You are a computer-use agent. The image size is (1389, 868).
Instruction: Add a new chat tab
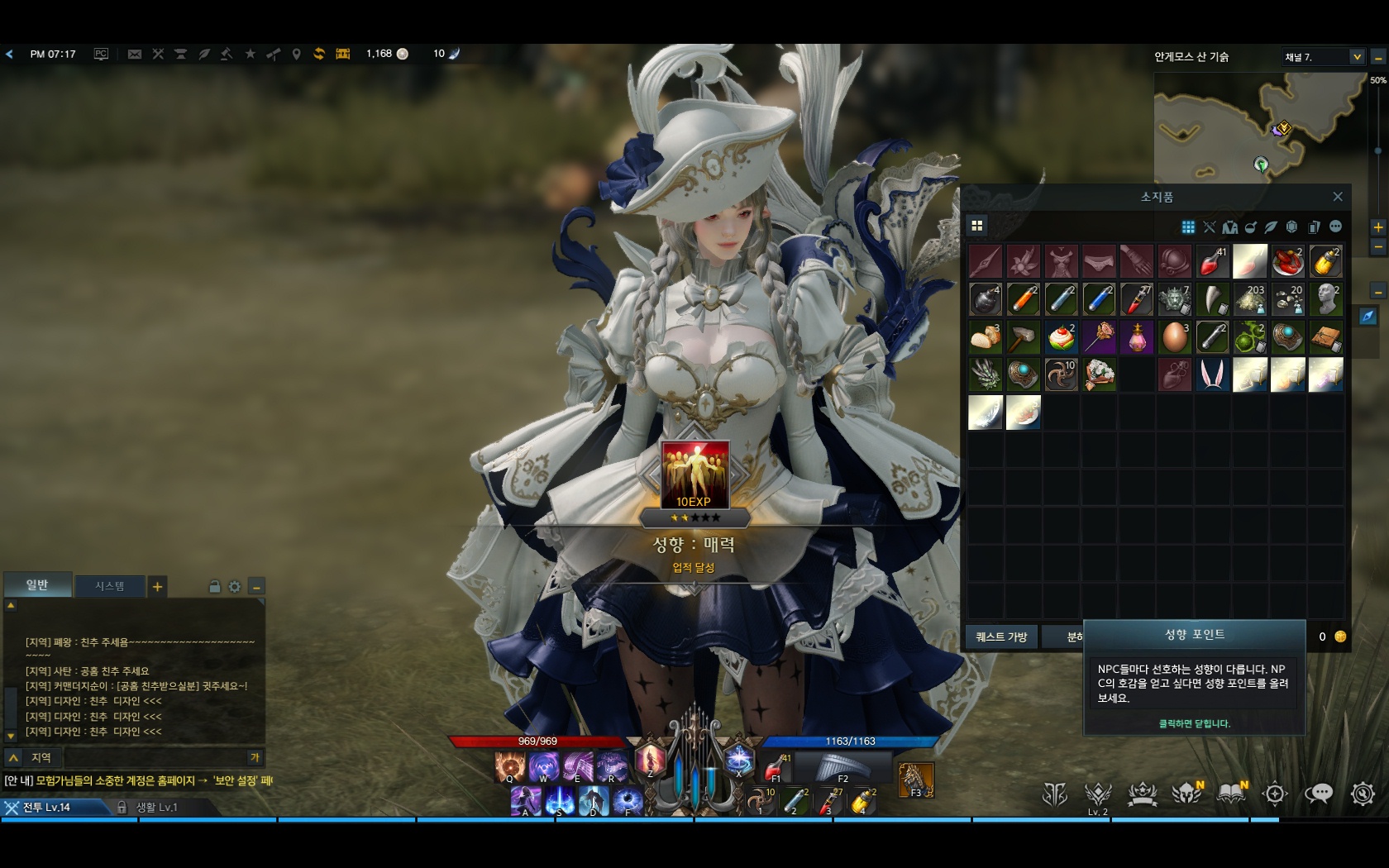pos(157,587)
